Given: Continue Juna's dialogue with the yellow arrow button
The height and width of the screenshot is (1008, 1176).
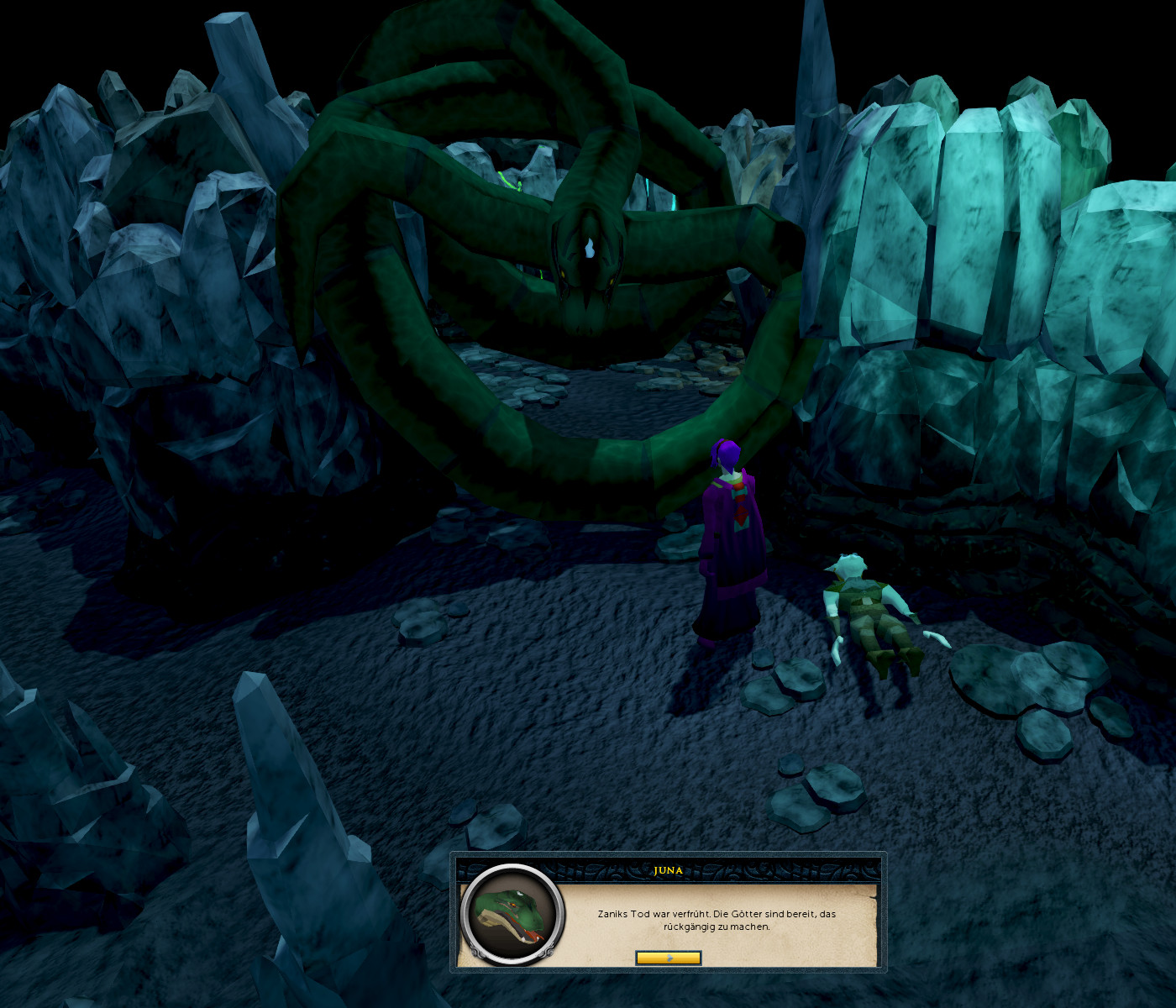Looking at the screenshot, I should (668, 958).
